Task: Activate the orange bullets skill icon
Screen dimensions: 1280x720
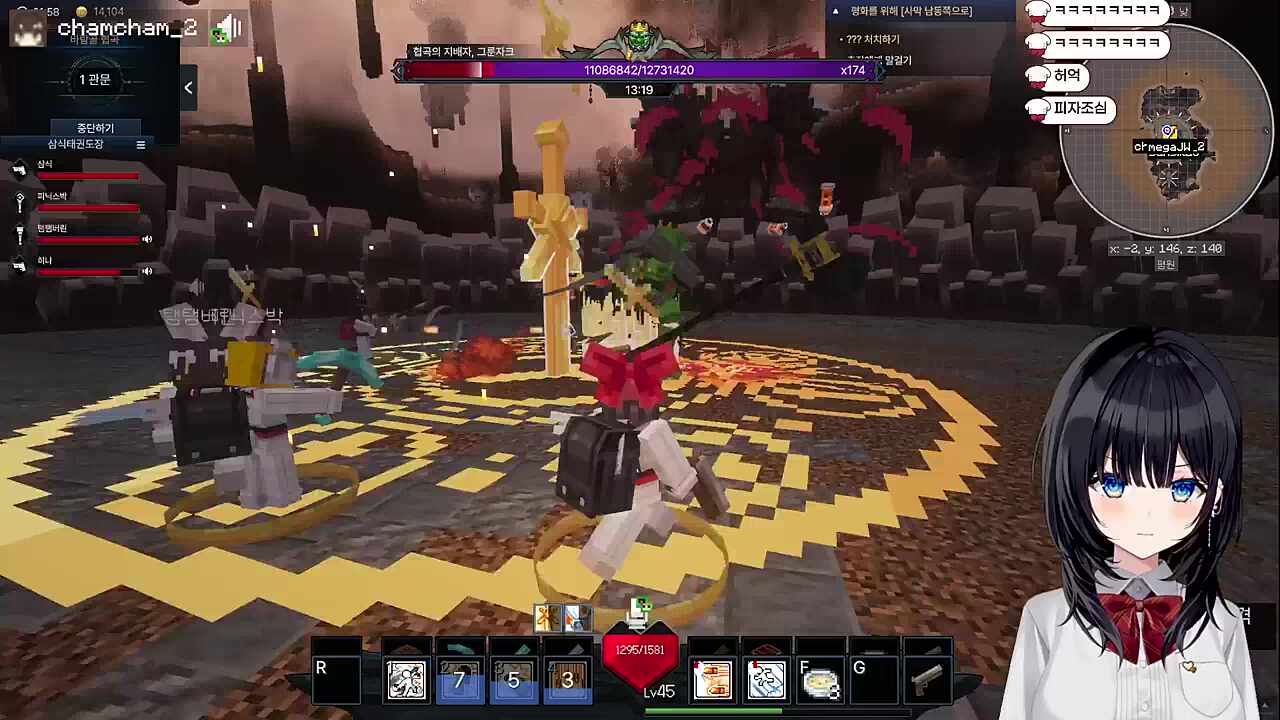Action: pos(713,681)
